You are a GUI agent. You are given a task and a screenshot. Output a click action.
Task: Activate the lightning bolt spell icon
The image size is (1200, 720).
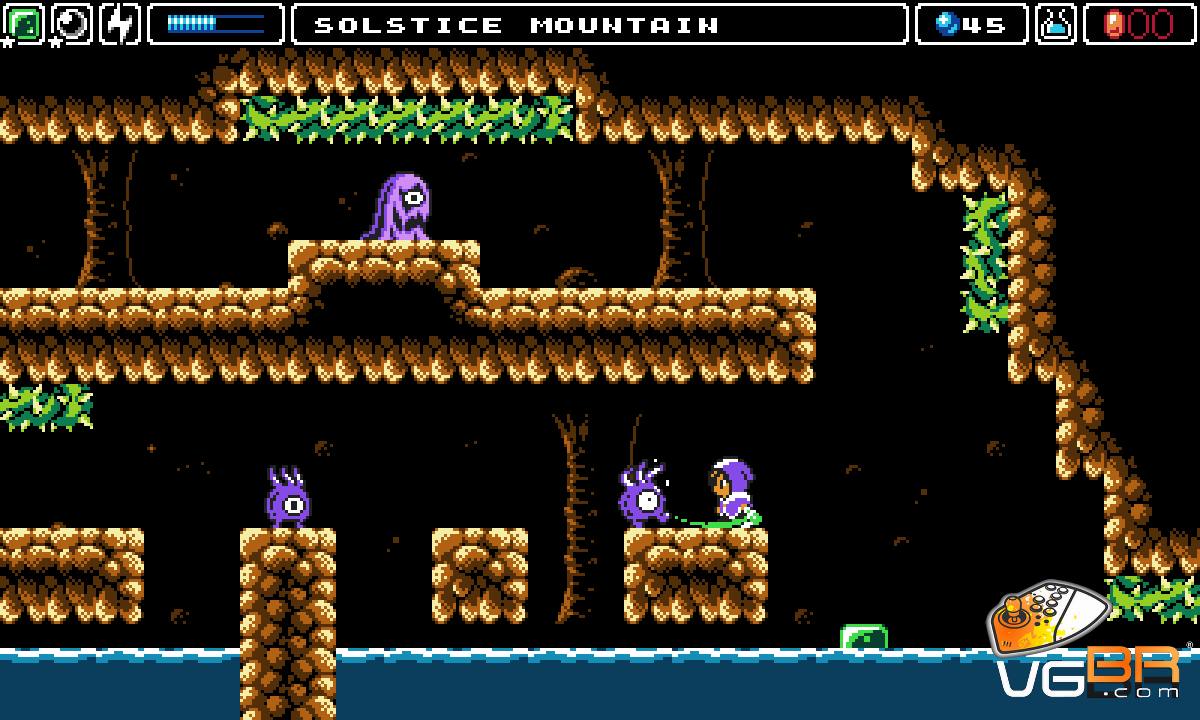[x=119, y=24]
